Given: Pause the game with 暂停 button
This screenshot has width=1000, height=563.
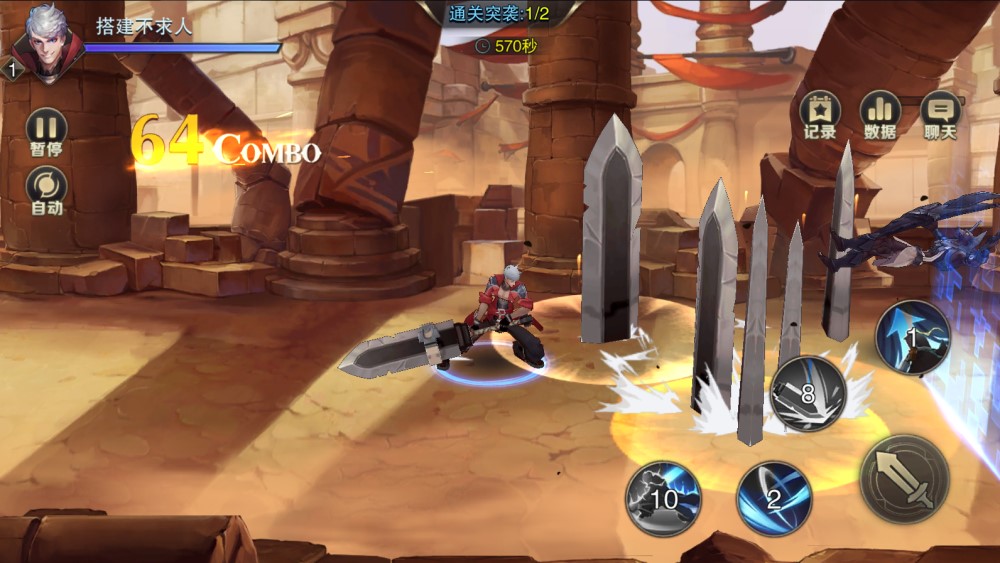Looking at the screenshot, I should click(x=46, y=128).
